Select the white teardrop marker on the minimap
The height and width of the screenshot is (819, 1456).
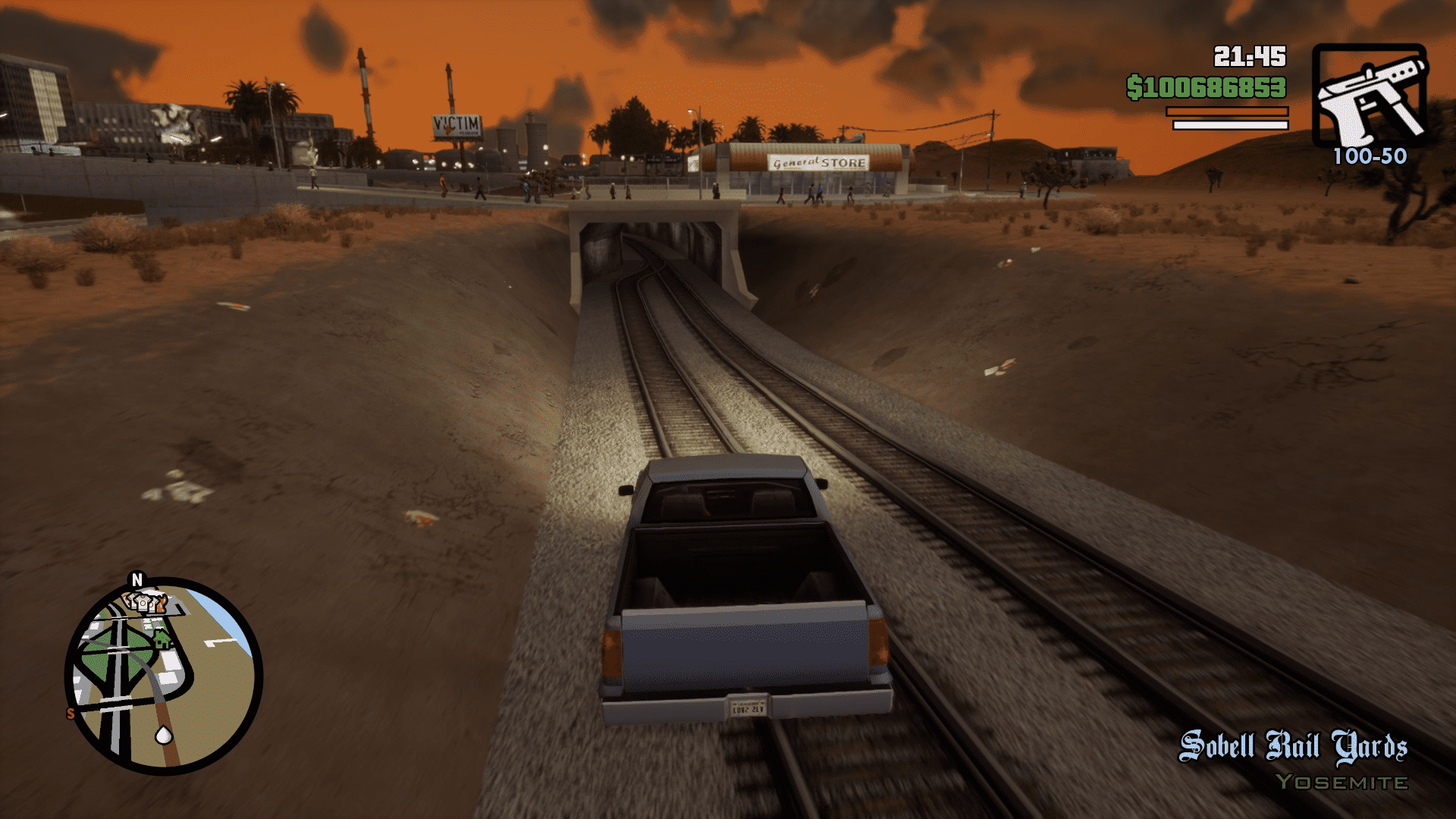point(164,734)
